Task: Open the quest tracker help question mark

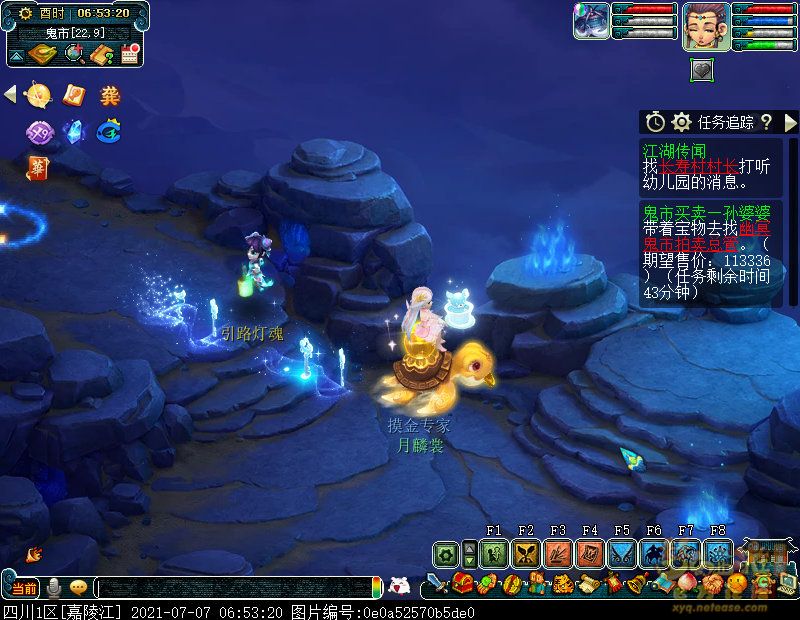Action: pos(766,122)
